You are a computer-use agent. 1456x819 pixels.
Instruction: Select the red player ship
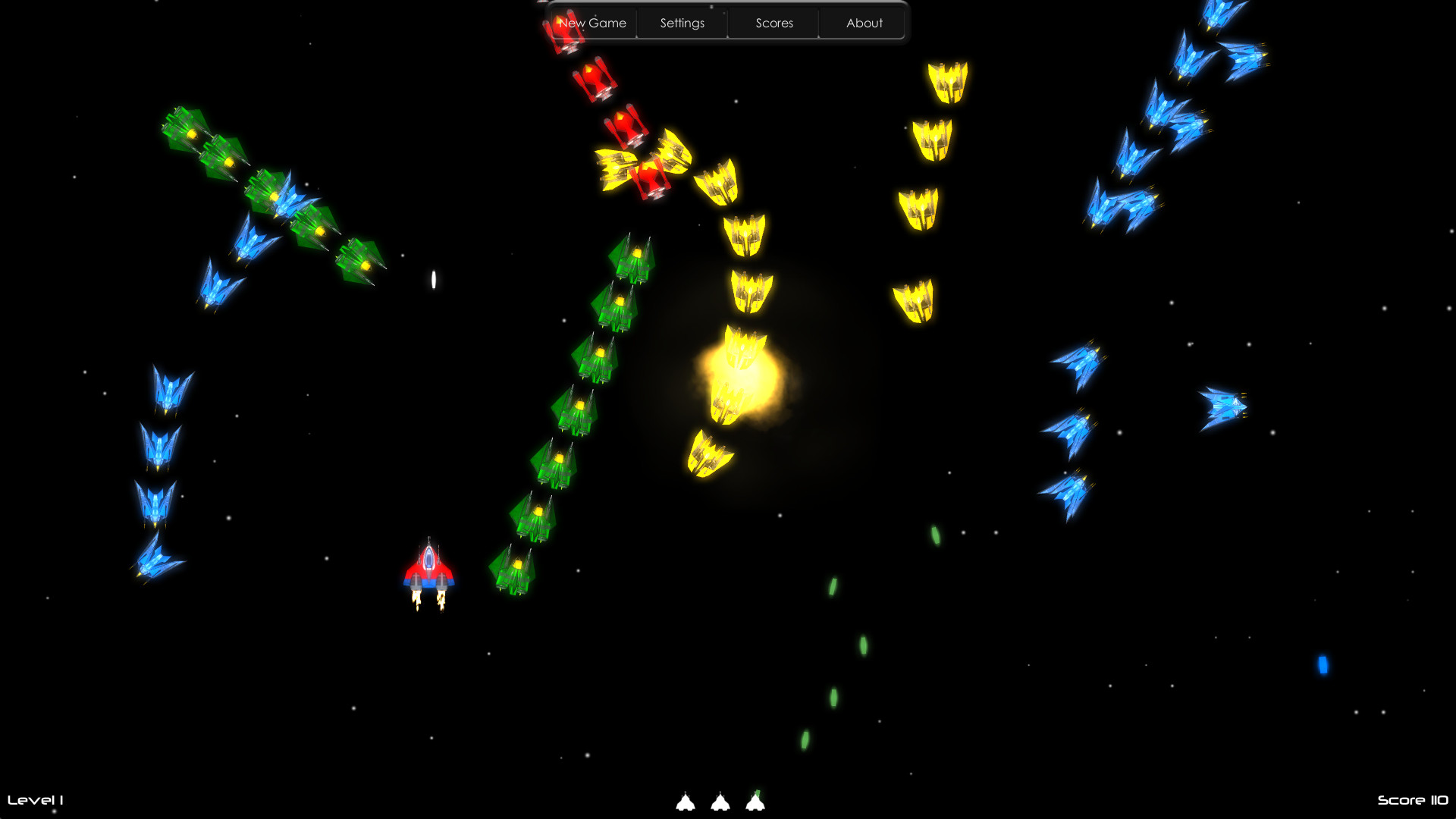[x=429, y=569]
